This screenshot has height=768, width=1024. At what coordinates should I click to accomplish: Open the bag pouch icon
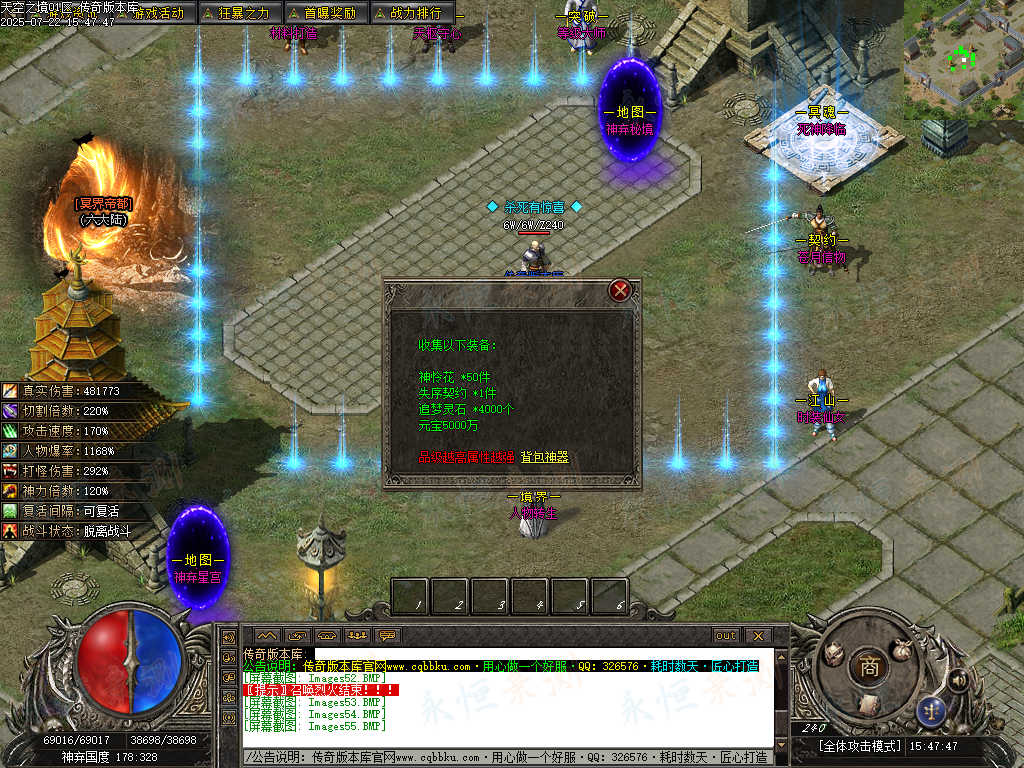point(902,649)
